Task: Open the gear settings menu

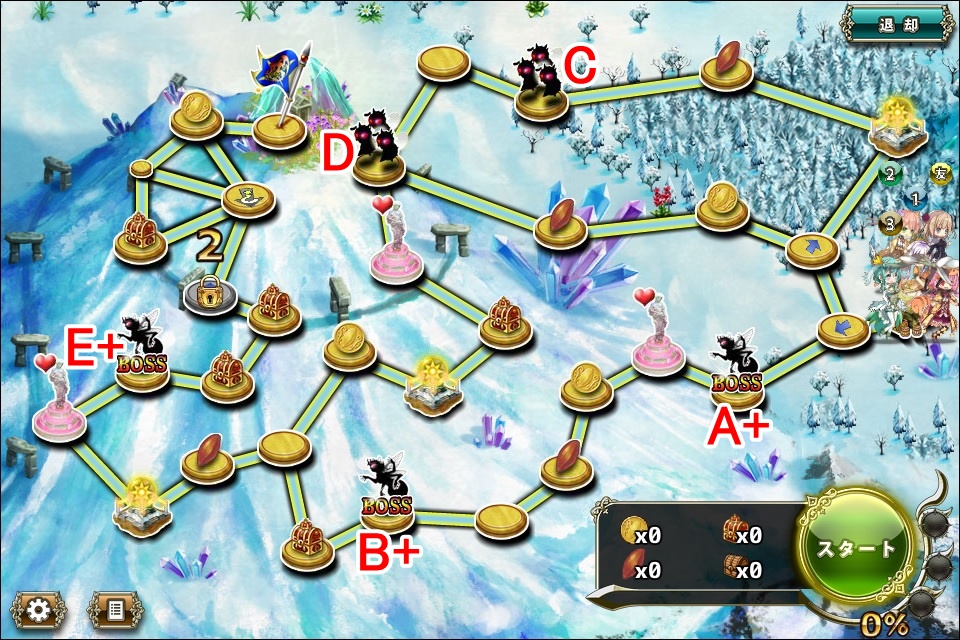Action: click(38, 607)
